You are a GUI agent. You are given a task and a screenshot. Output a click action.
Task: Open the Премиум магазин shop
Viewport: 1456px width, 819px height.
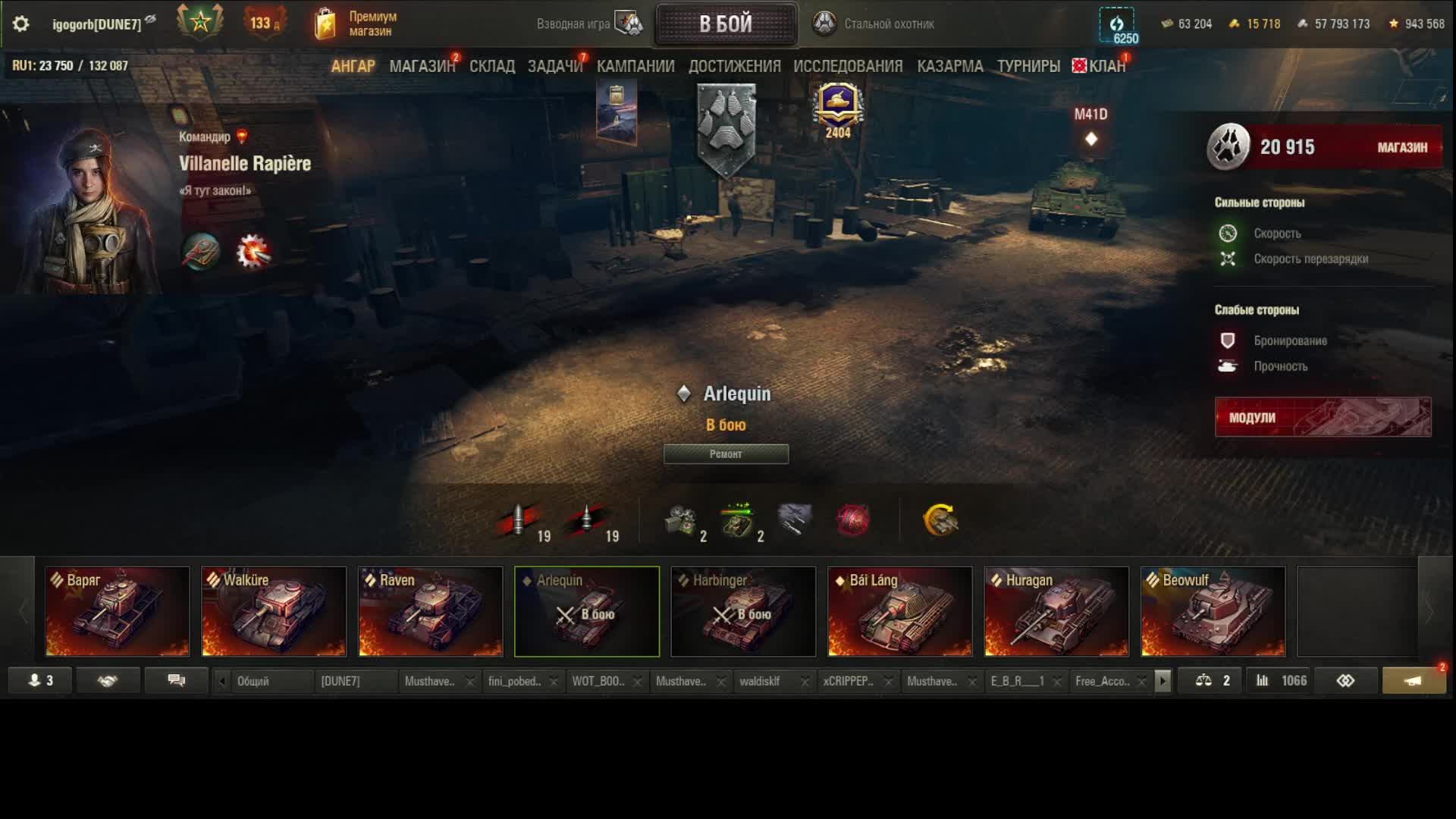pos(356,24)
